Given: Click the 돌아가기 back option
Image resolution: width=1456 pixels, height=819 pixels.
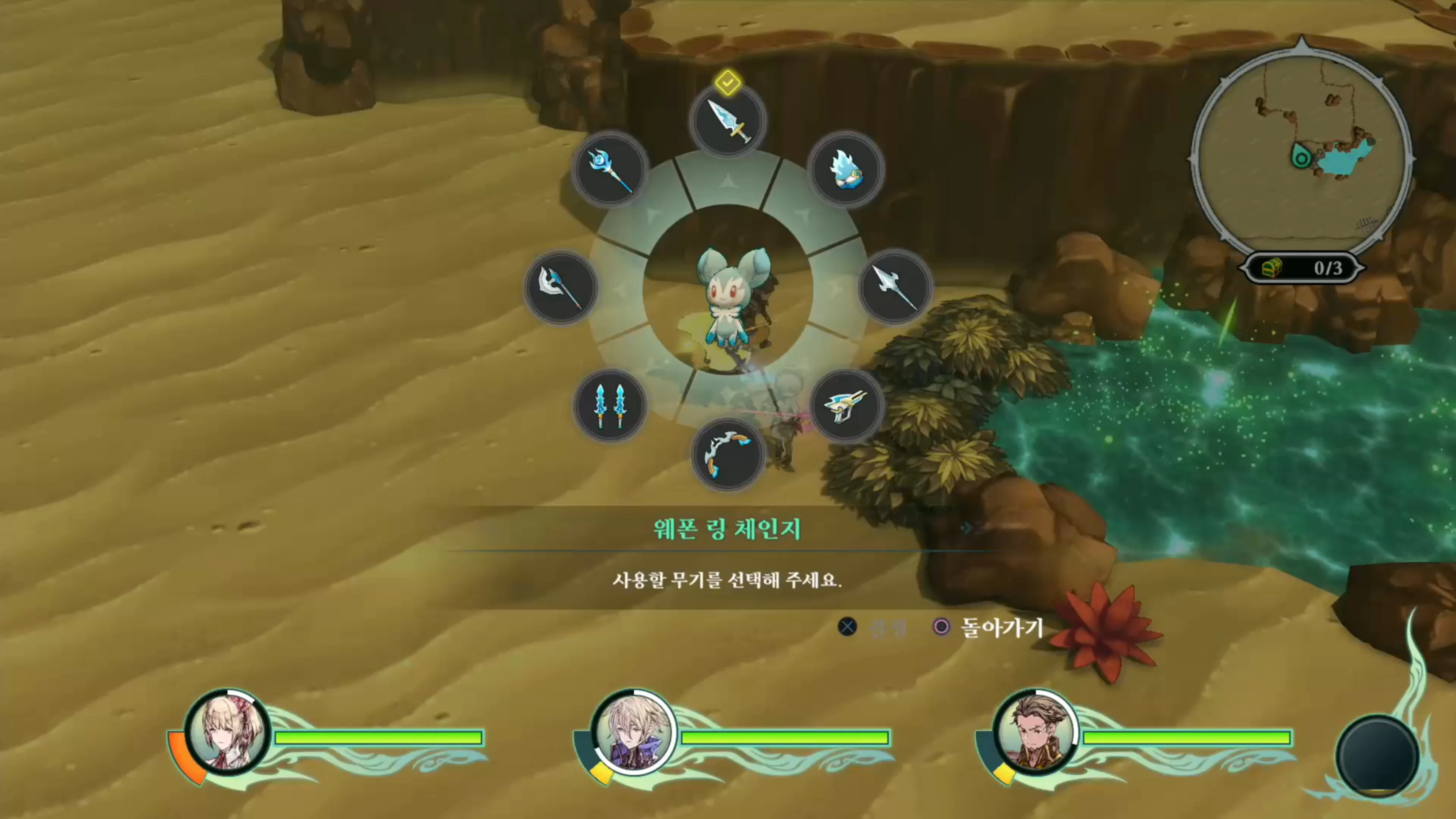Looking at the screenshot, I should click(1001, 628).
